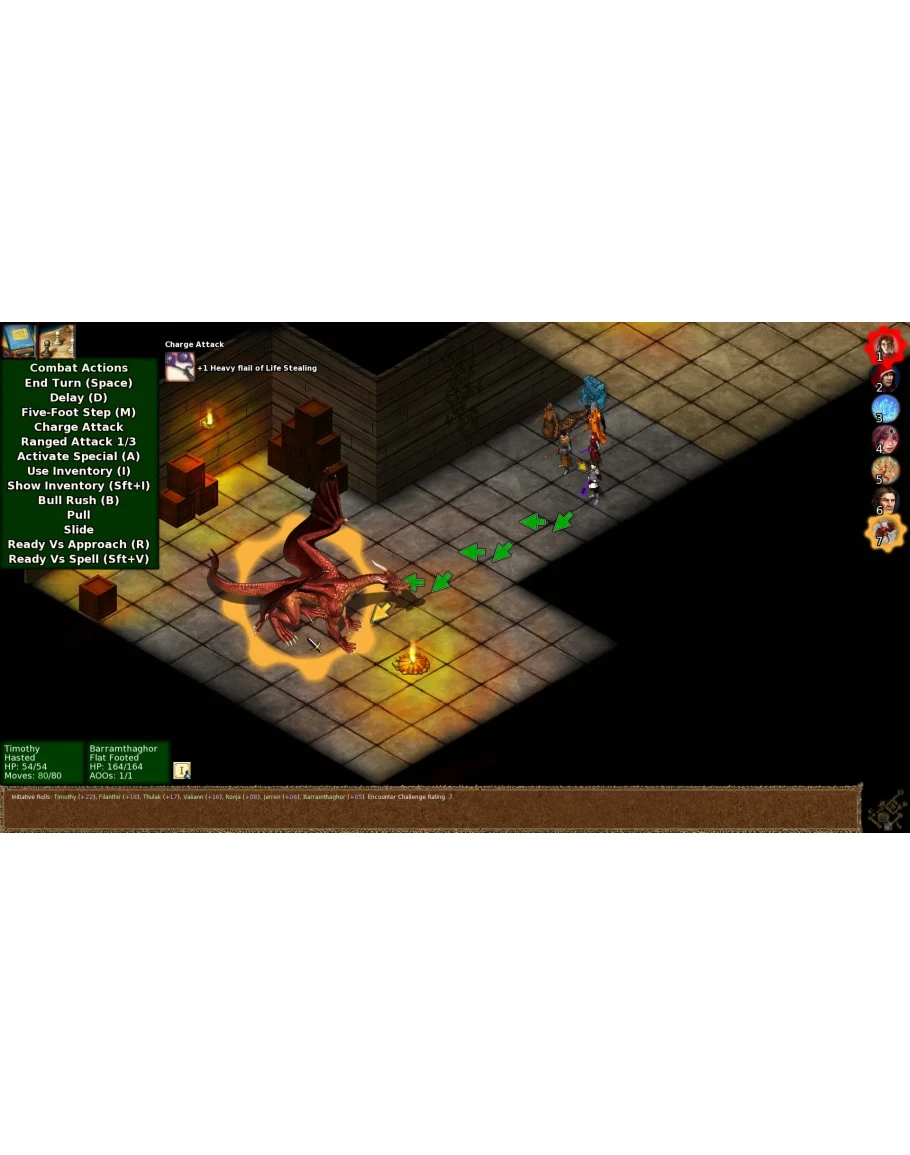Image resolution: width=910 pixels, height=1155 pixels.
Task: Select Charge Attack in the action list
Action: pos(79,427)
